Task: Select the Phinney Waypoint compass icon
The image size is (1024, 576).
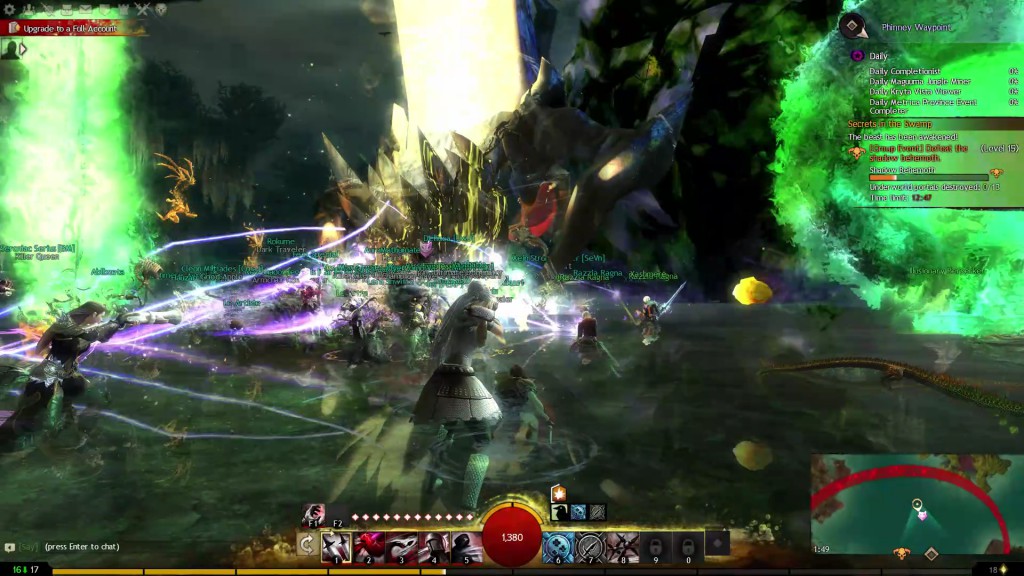Action: pyautogui.click(x=852, y=26)
